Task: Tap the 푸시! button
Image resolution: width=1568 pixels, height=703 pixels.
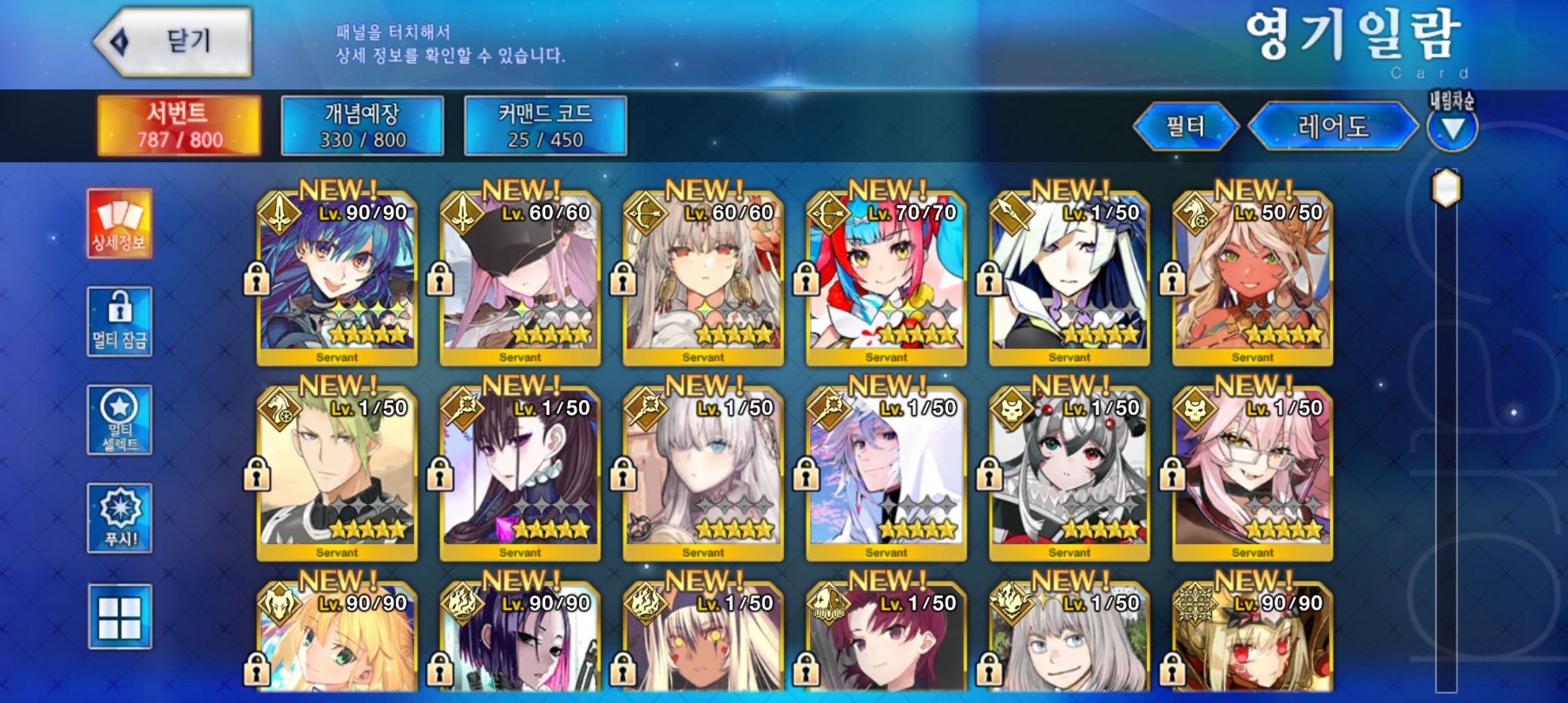Action: pyautogui.click(x=119, y=518)
